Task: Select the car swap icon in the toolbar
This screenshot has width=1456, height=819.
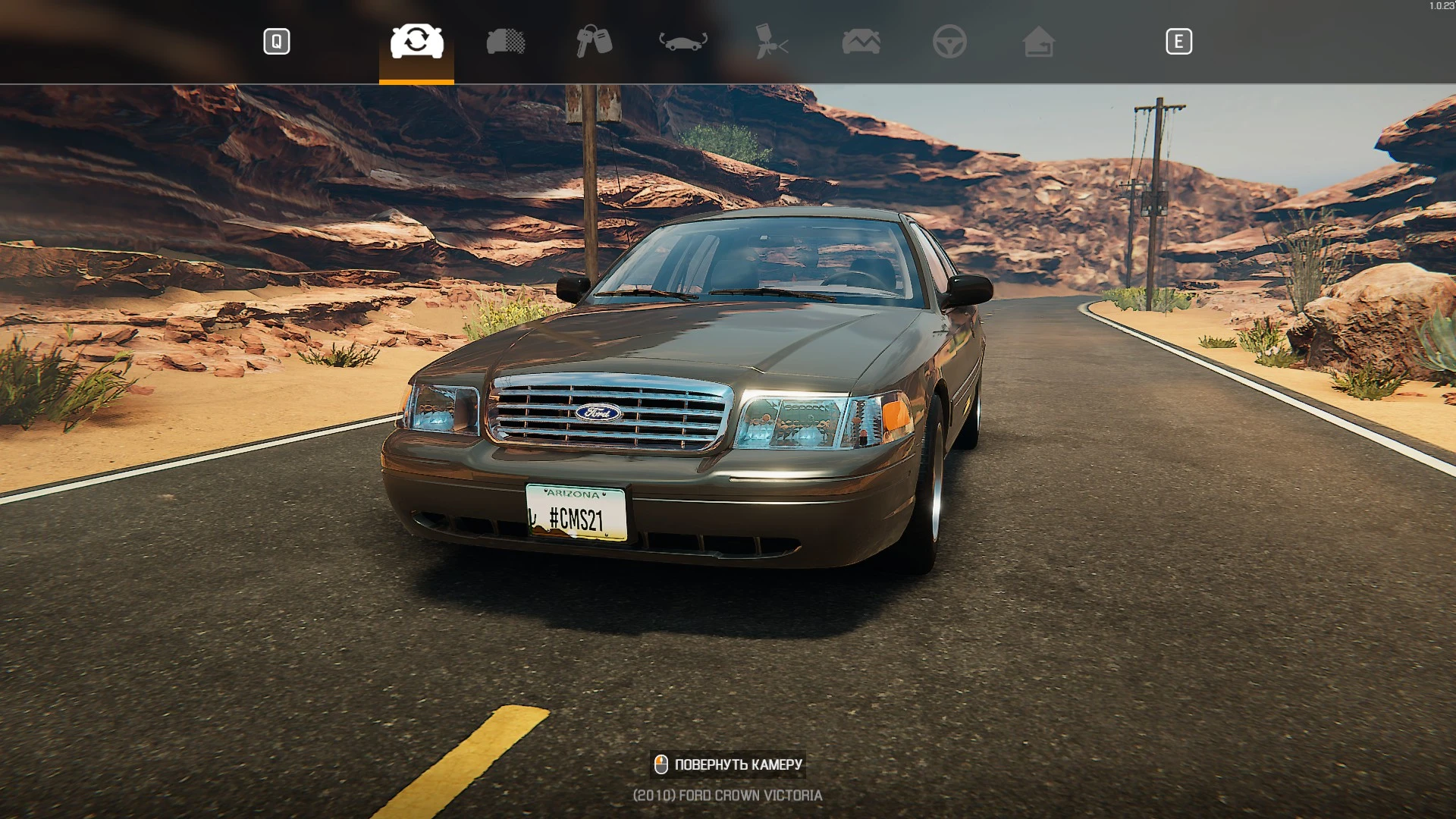Action: 416,42
